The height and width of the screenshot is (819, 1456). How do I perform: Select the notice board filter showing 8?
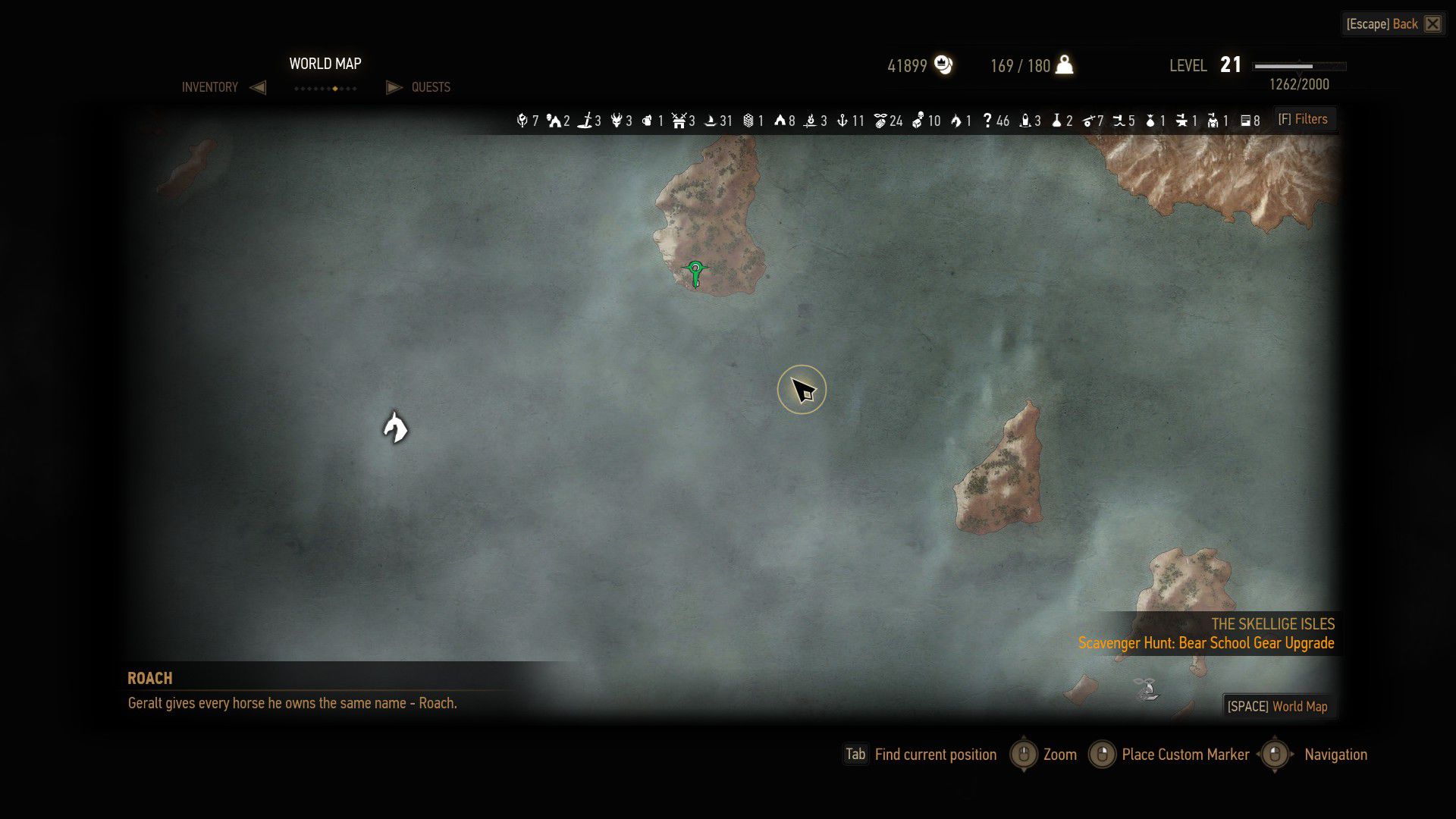coord(1245,121)
